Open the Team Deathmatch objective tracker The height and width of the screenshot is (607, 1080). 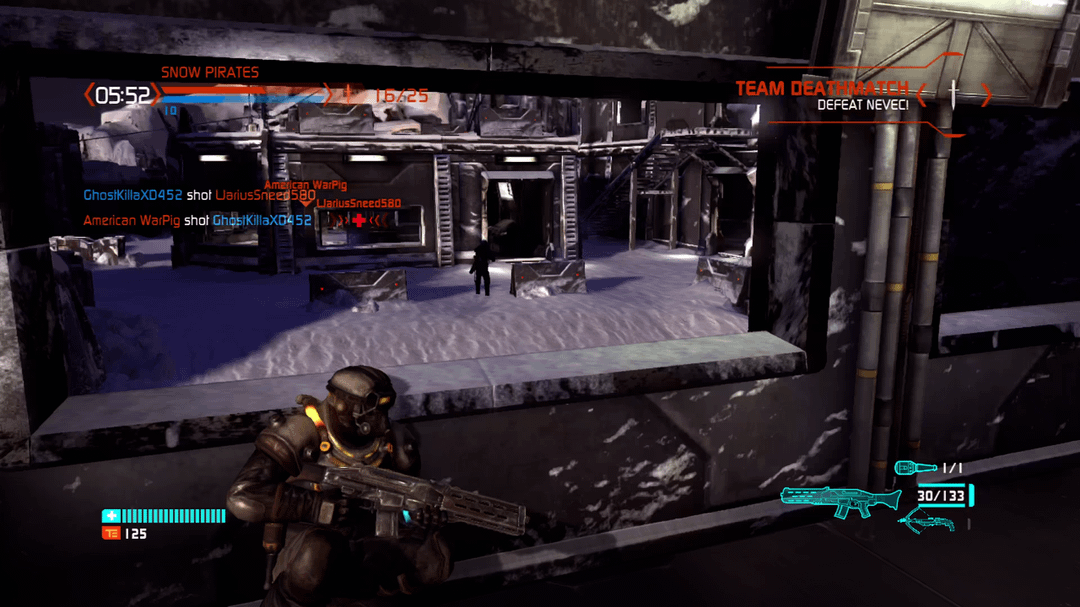click(822, 95)
